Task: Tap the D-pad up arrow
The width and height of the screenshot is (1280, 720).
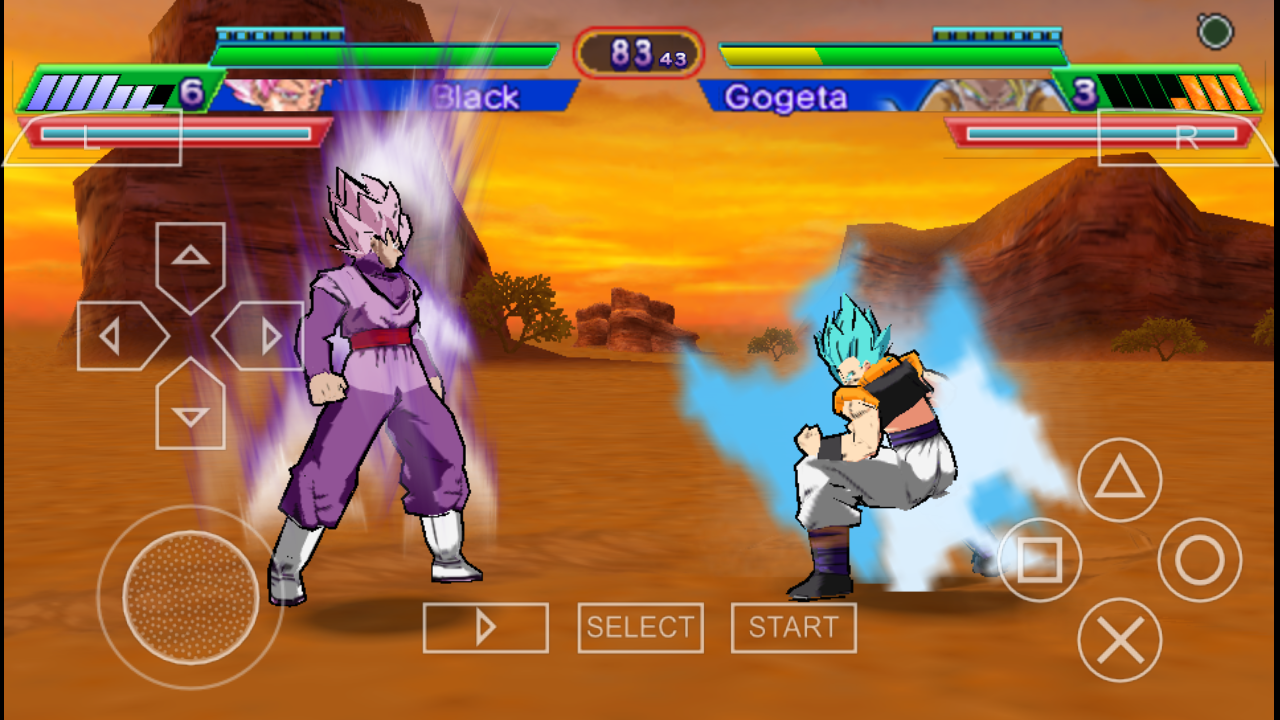Action: [190, 262]
